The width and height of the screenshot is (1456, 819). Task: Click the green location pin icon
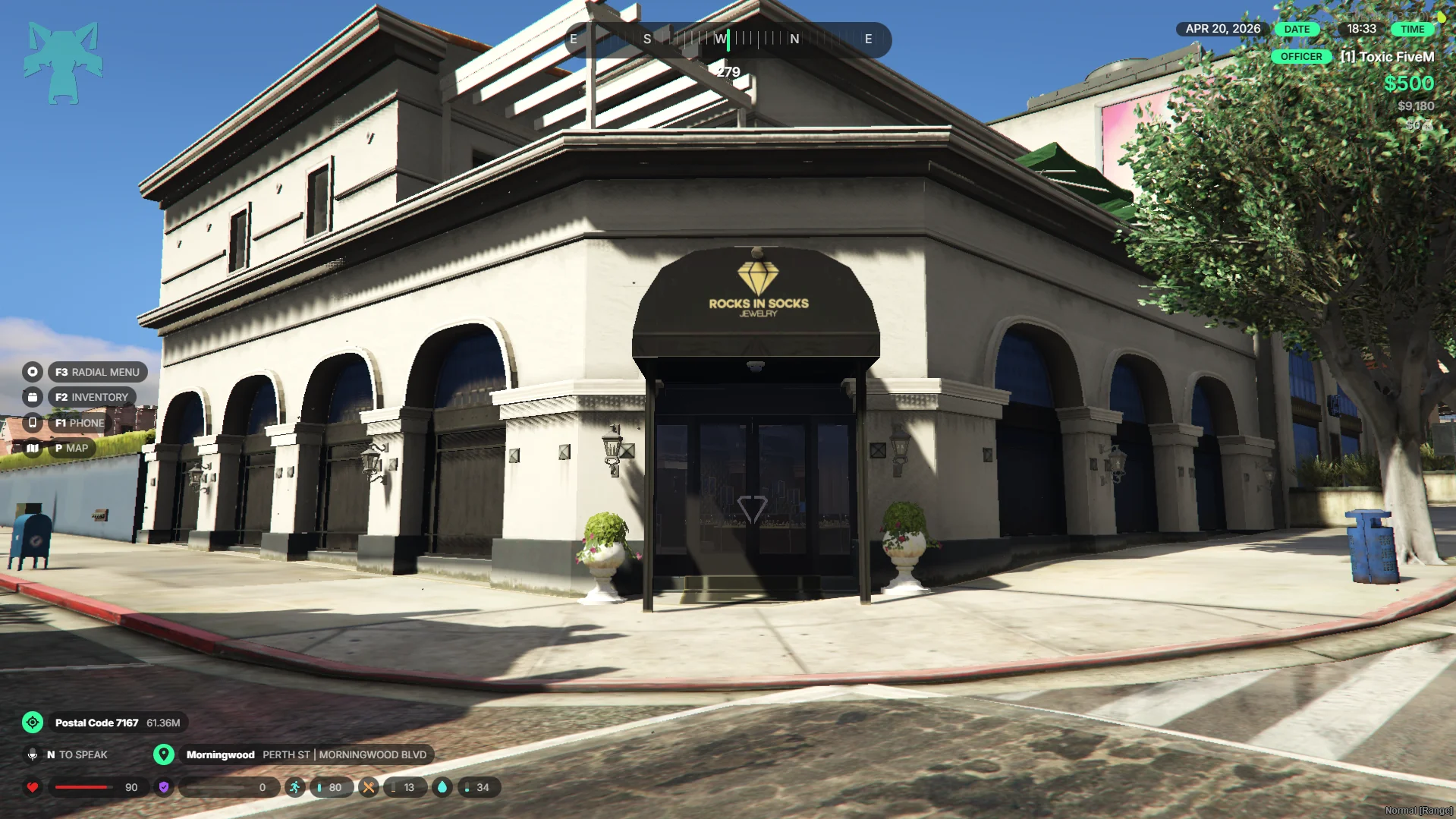(x=164, y=754)
